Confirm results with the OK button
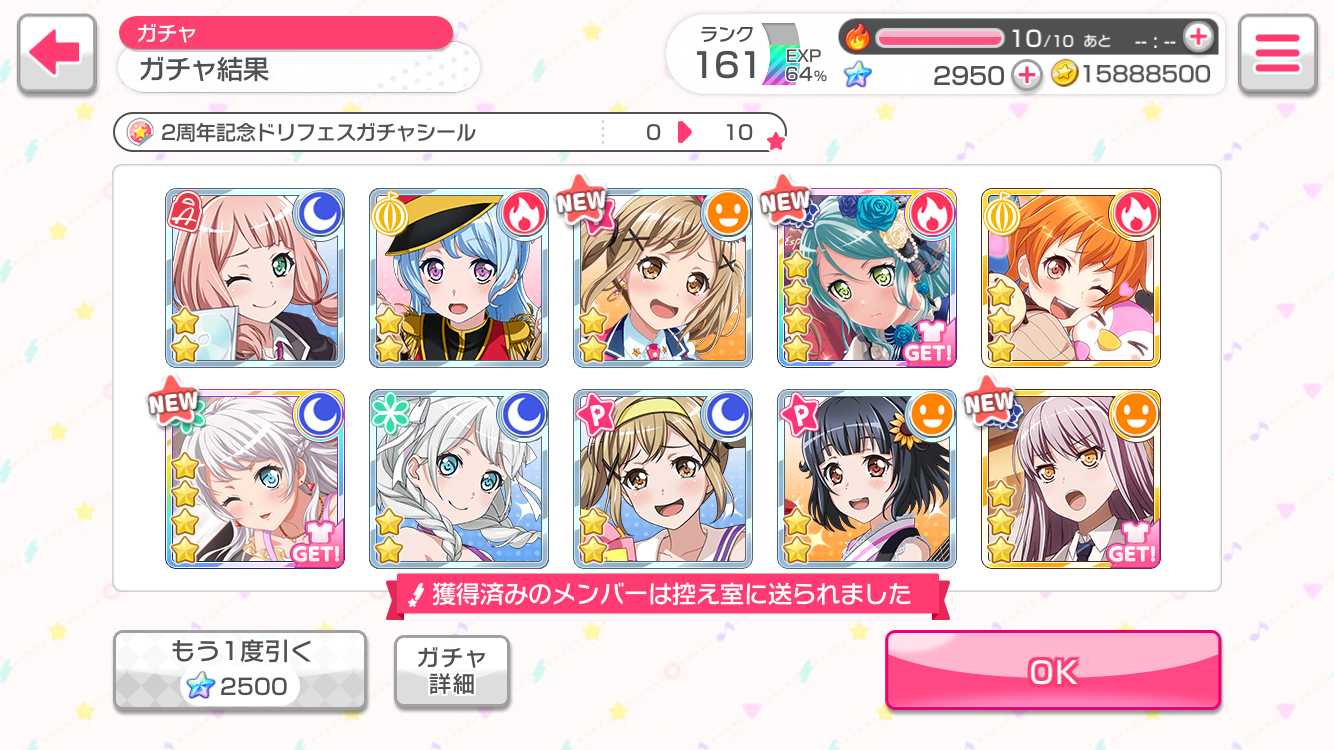Screen dimensions: 1334x750 coord(1053,671)
